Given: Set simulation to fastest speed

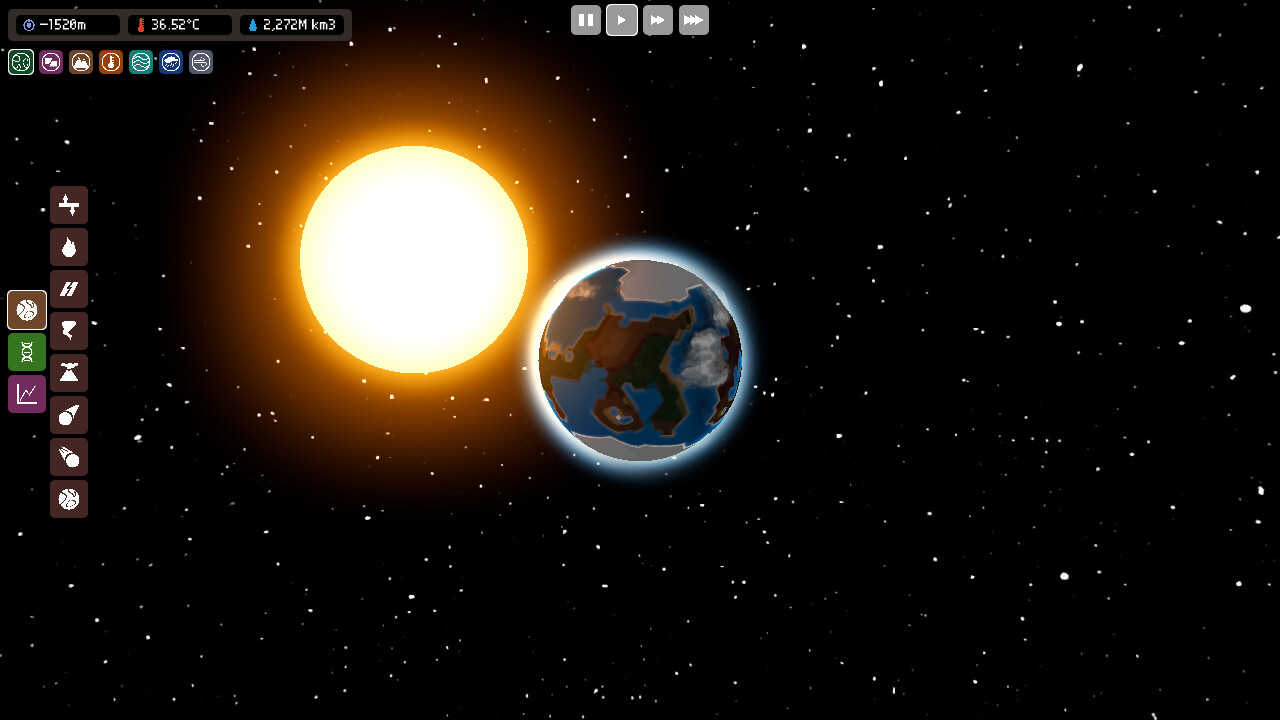Looking at the screenshot, I should pyautogui.click(x=694, y=20).
